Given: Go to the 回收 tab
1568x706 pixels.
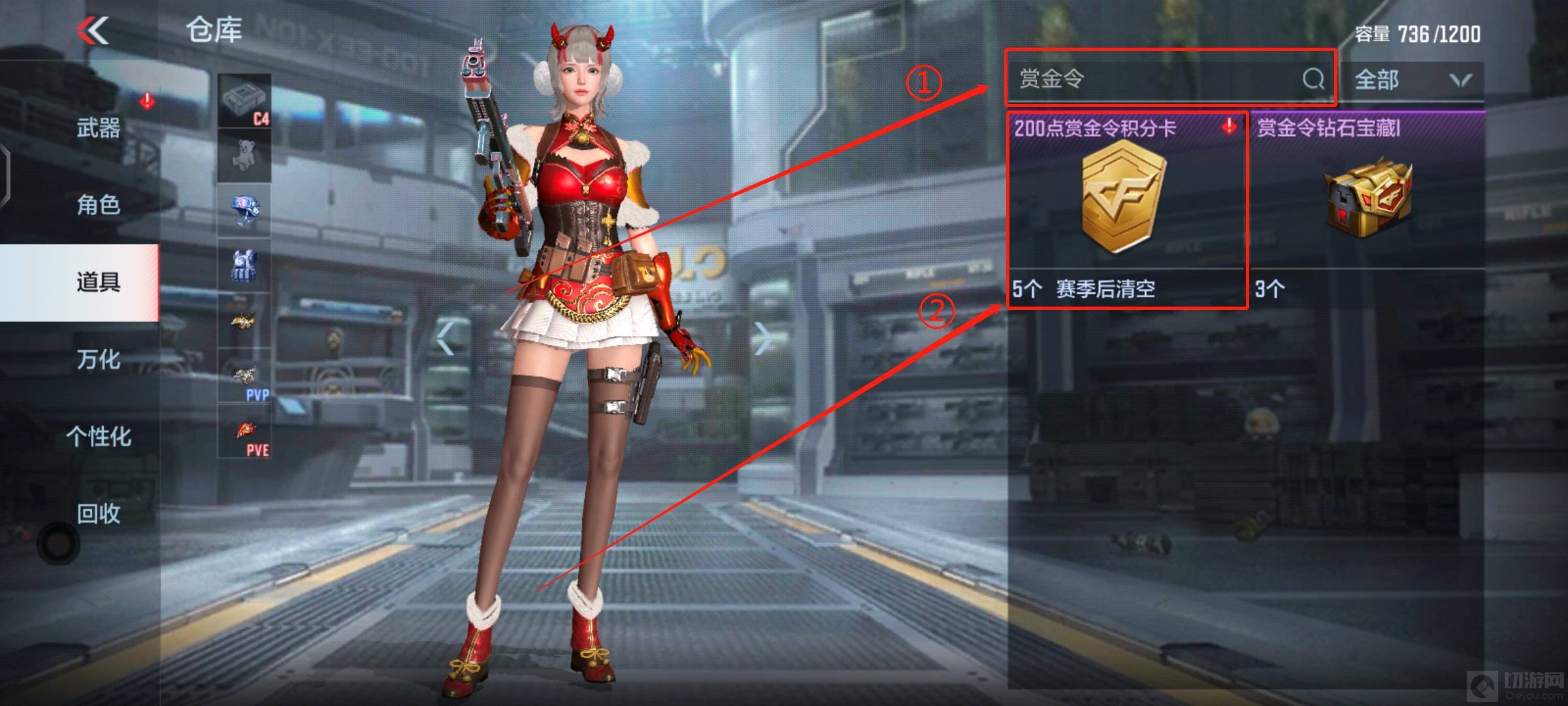Looking at the screenshot, I should (x=98, y=514).
